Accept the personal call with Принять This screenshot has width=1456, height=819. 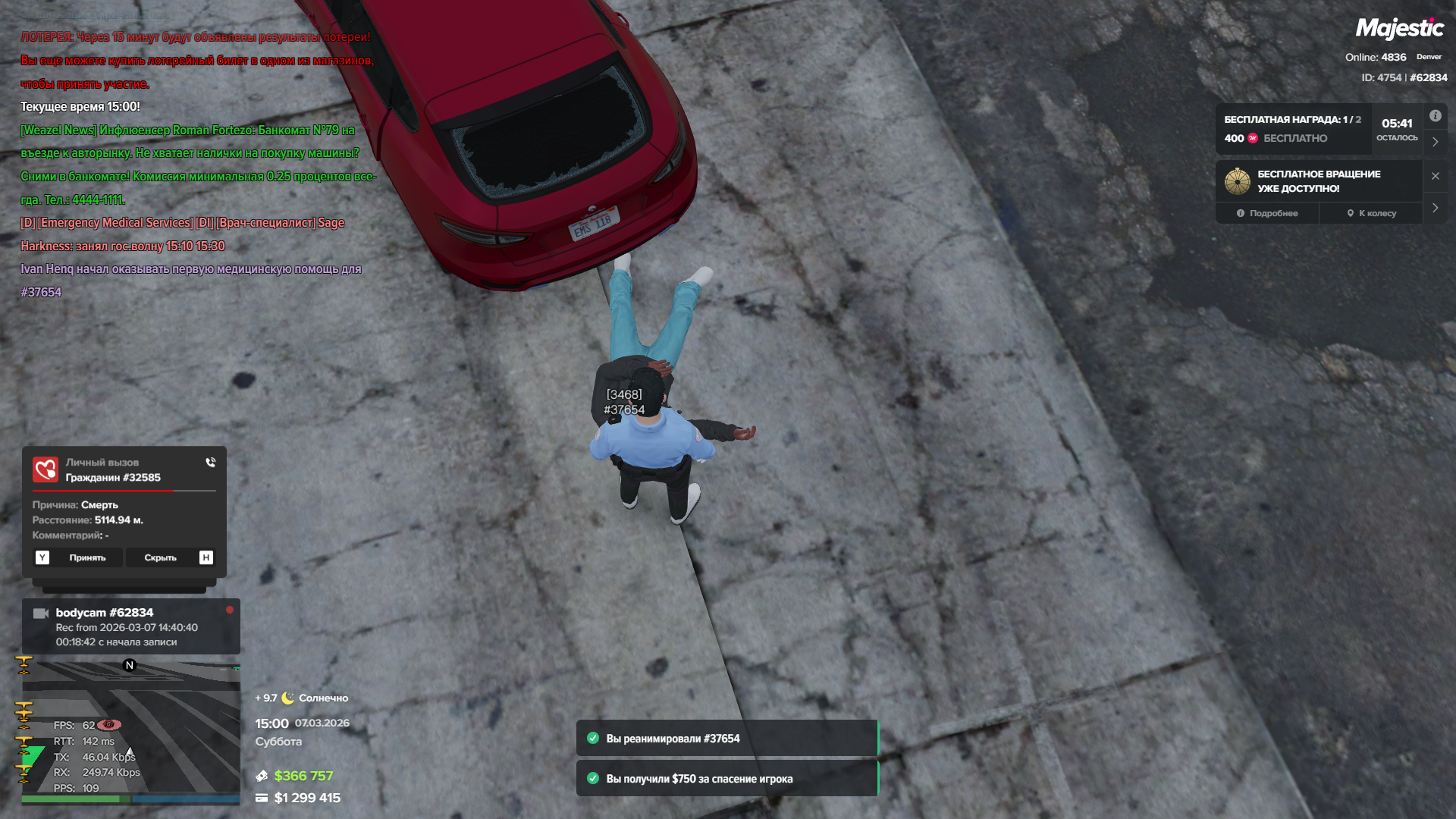coord(87,557)
